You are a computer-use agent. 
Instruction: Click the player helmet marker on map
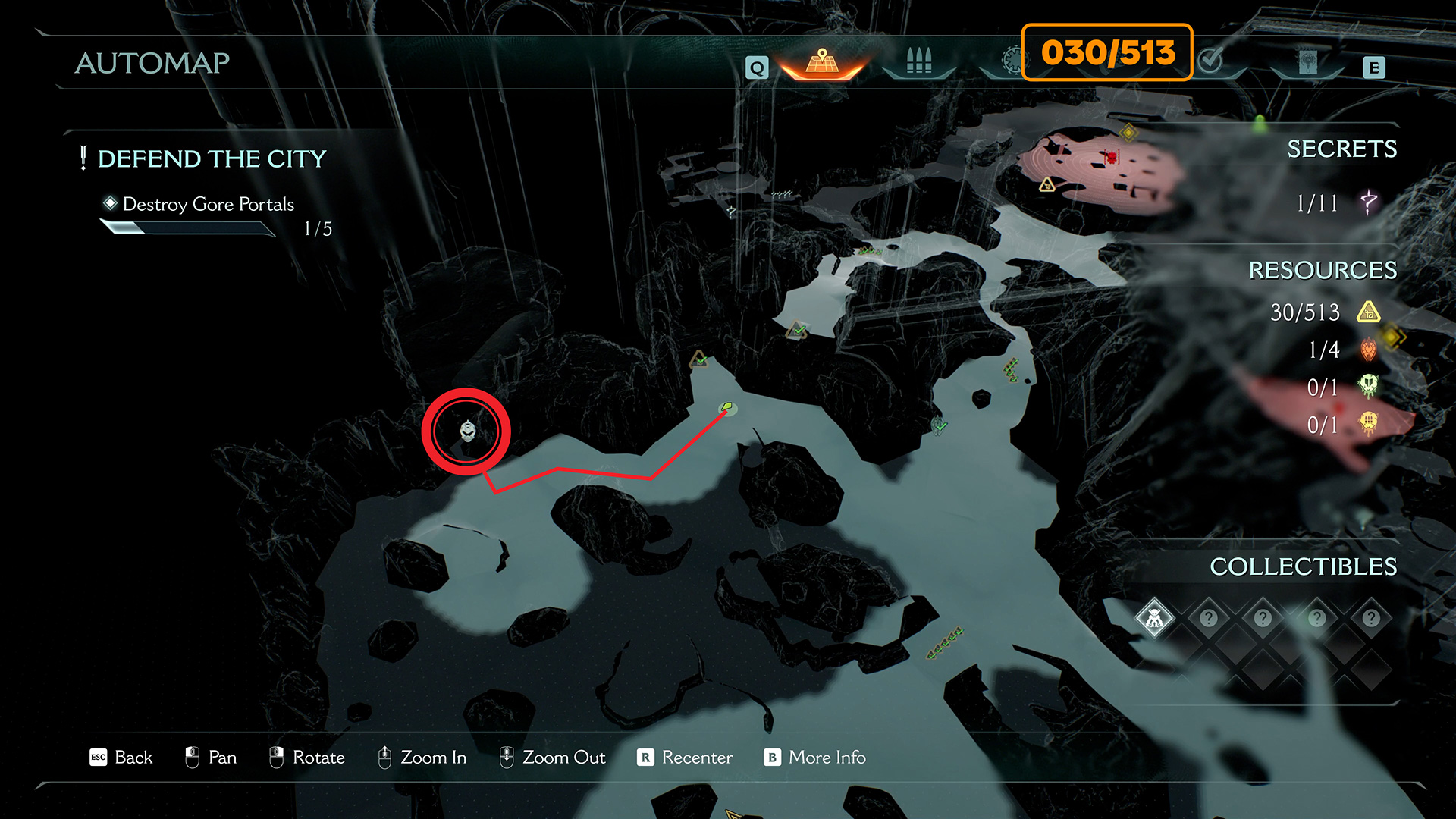[x=468, y=431]
